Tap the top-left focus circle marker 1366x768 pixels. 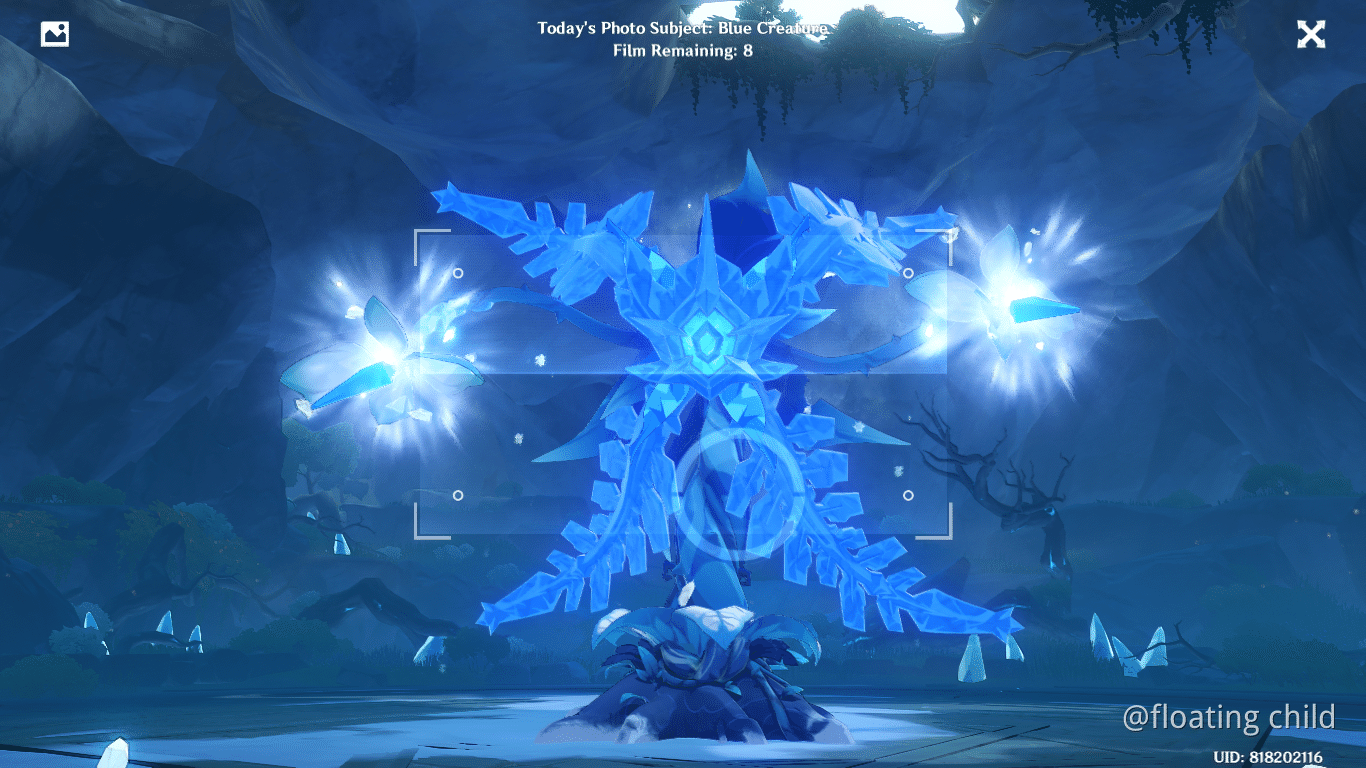456,272
